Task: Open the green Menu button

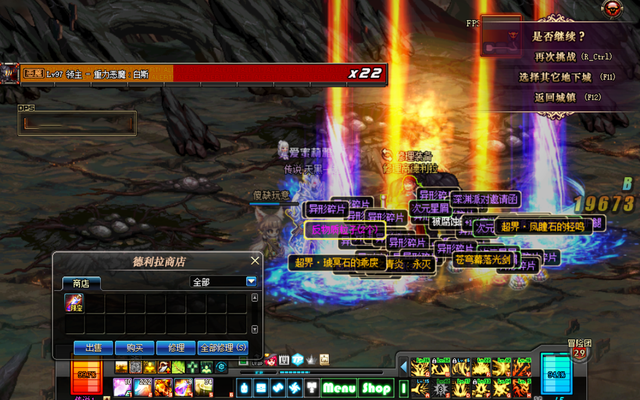Action: tap(339, 388)
